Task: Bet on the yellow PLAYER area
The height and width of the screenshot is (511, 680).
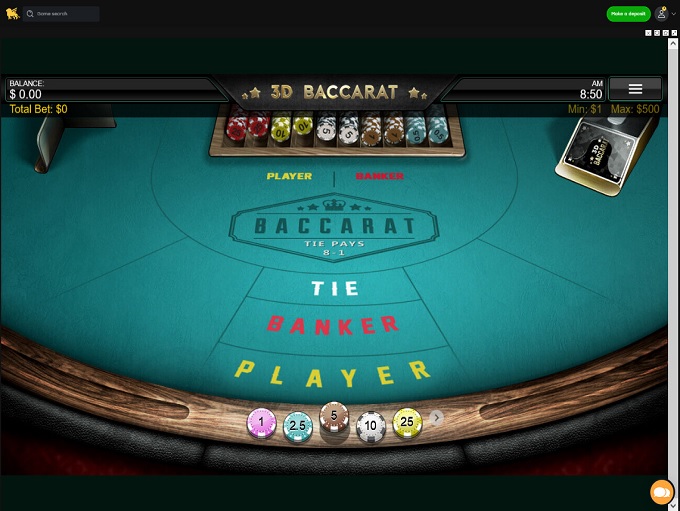Action: pyautogui.click(x=333, y=373)
